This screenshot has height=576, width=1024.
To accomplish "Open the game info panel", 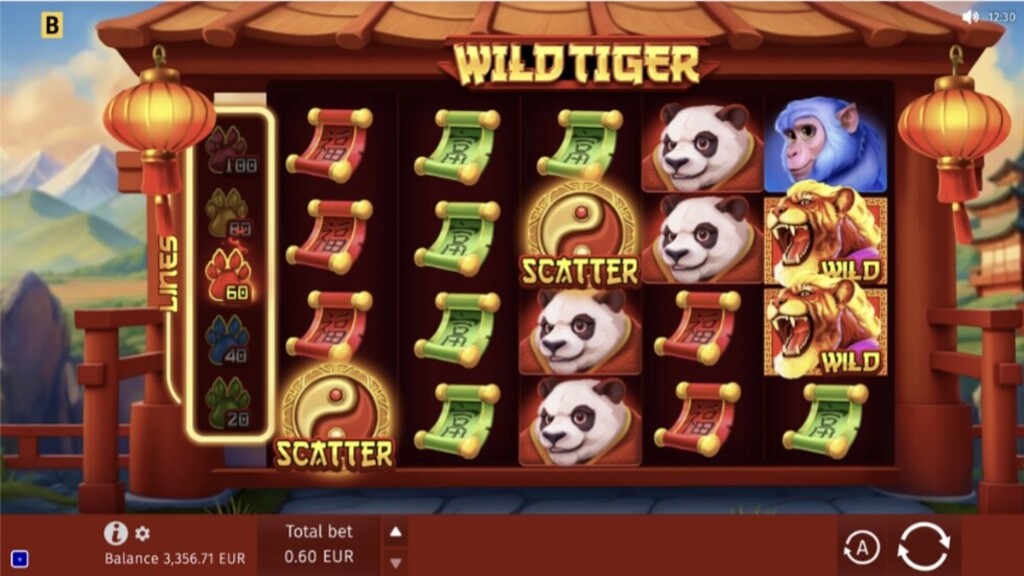I will point(115,533).
